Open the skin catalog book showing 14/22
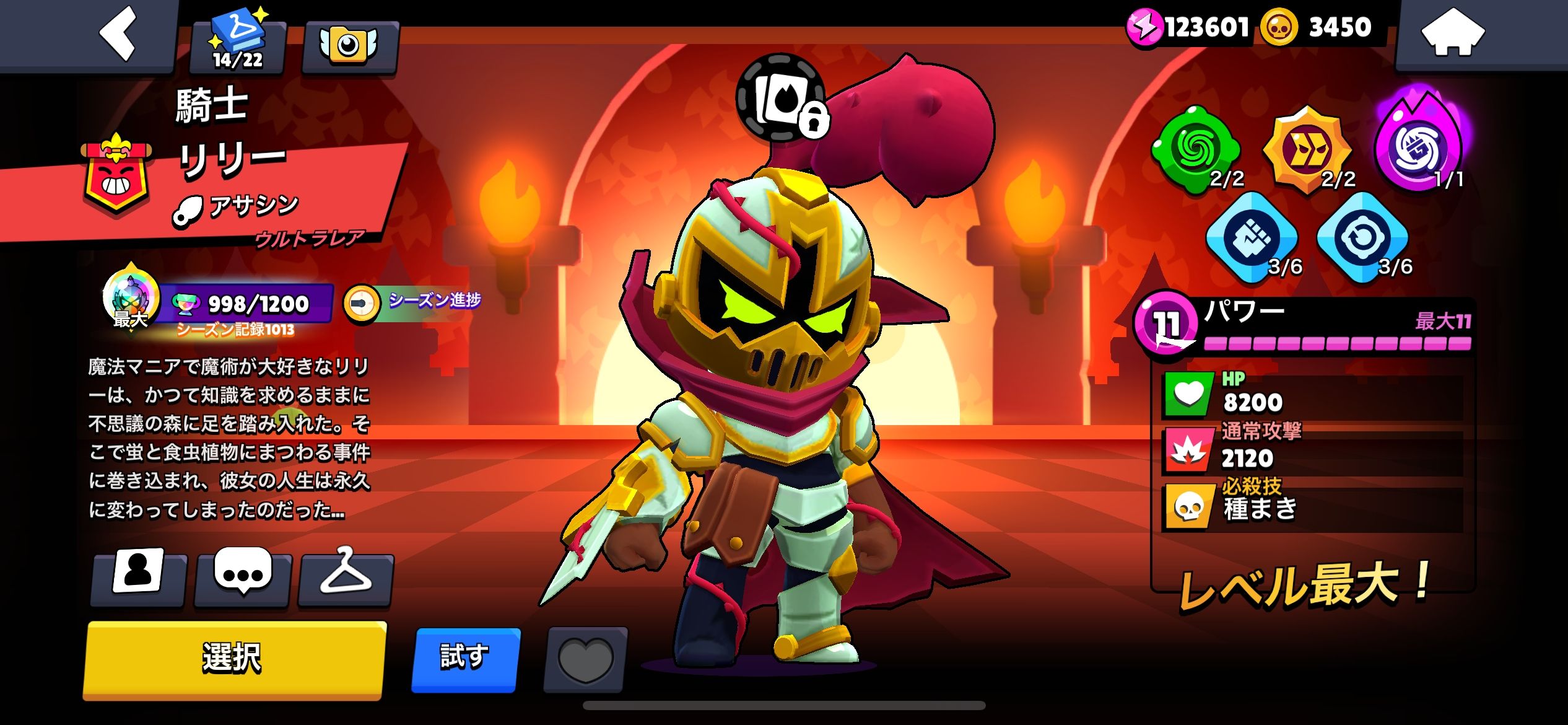1568x725 pixels. pyautogui.click(x=238, y=45)
